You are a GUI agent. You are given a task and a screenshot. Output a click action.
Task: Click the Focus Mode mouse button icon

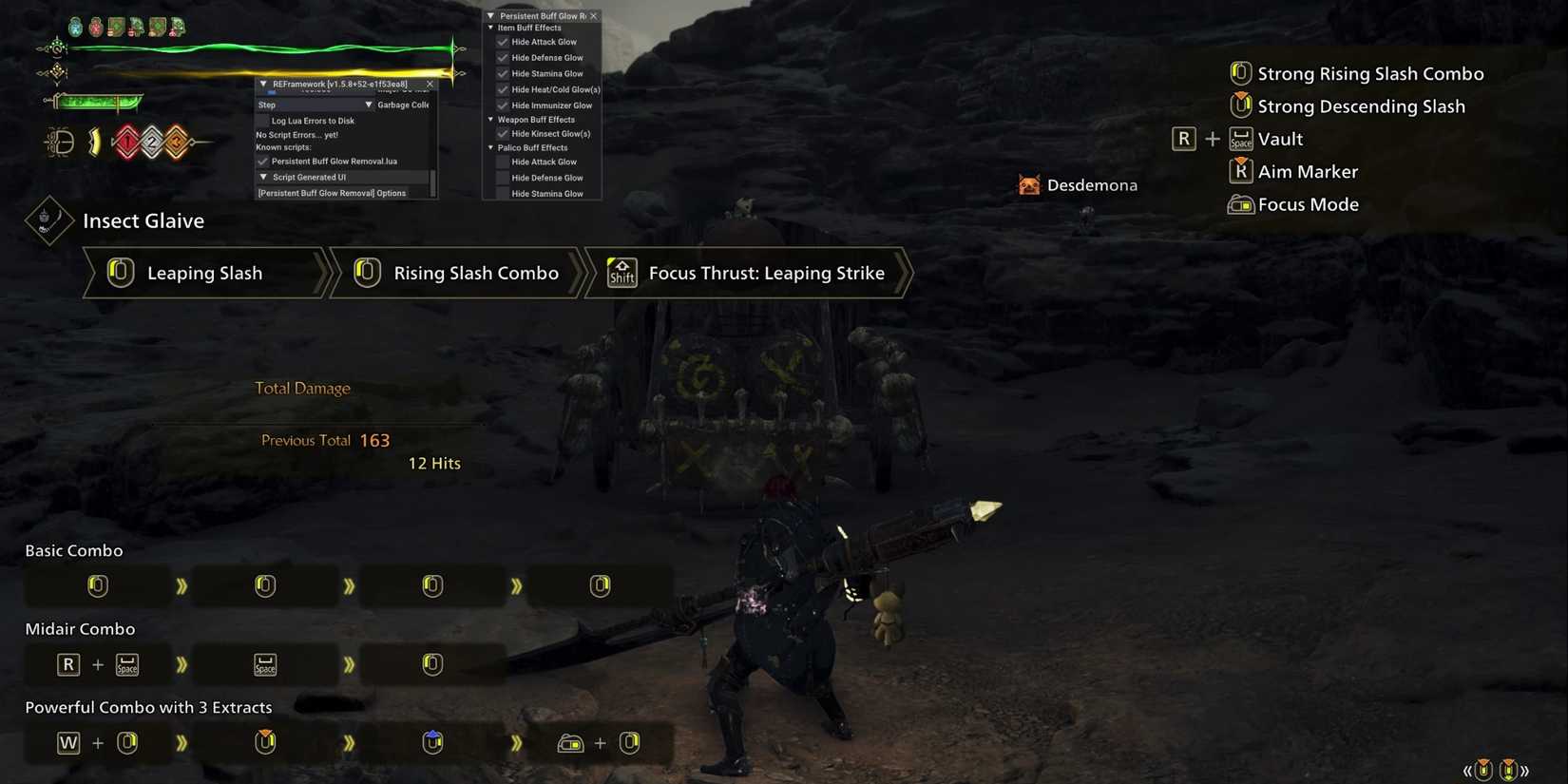(x=1241, y=203)
